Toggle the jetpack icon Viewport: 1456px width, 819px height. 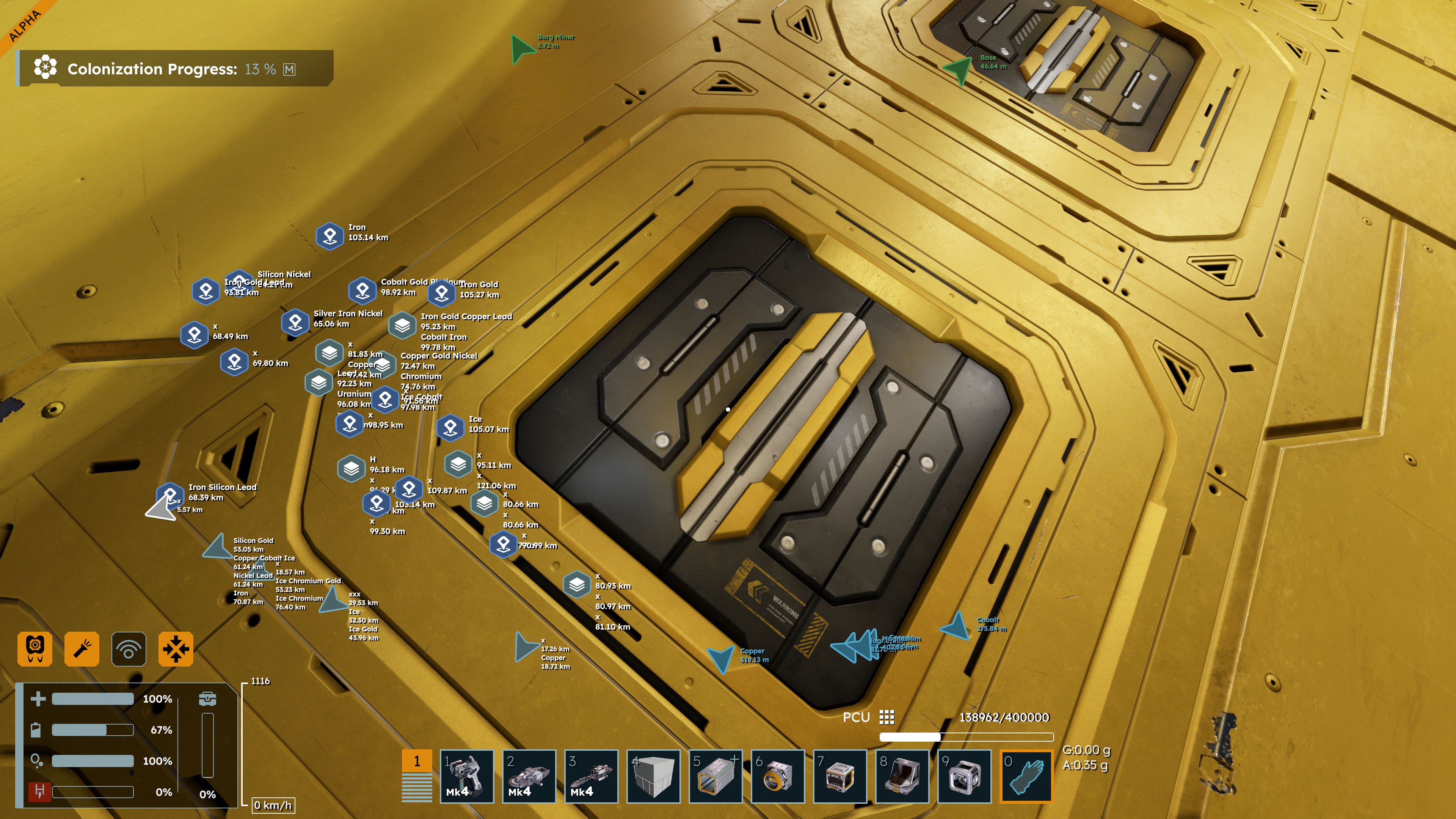(35, 649)
